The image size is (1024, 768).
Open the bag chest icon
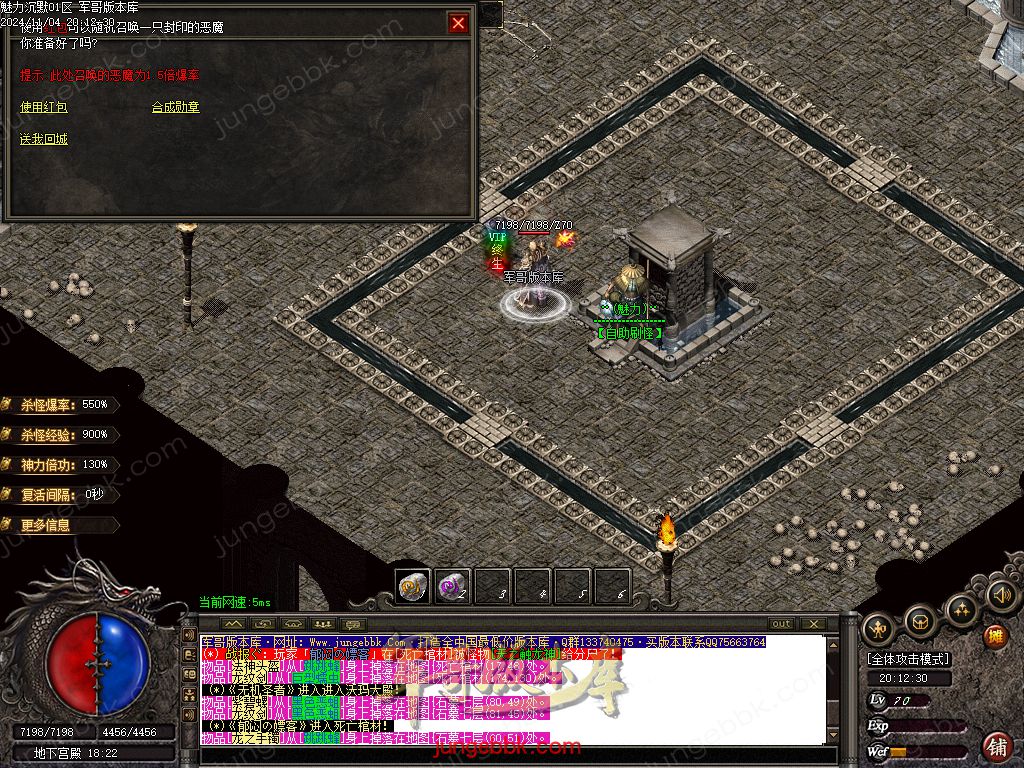click(x=919, y=622)
